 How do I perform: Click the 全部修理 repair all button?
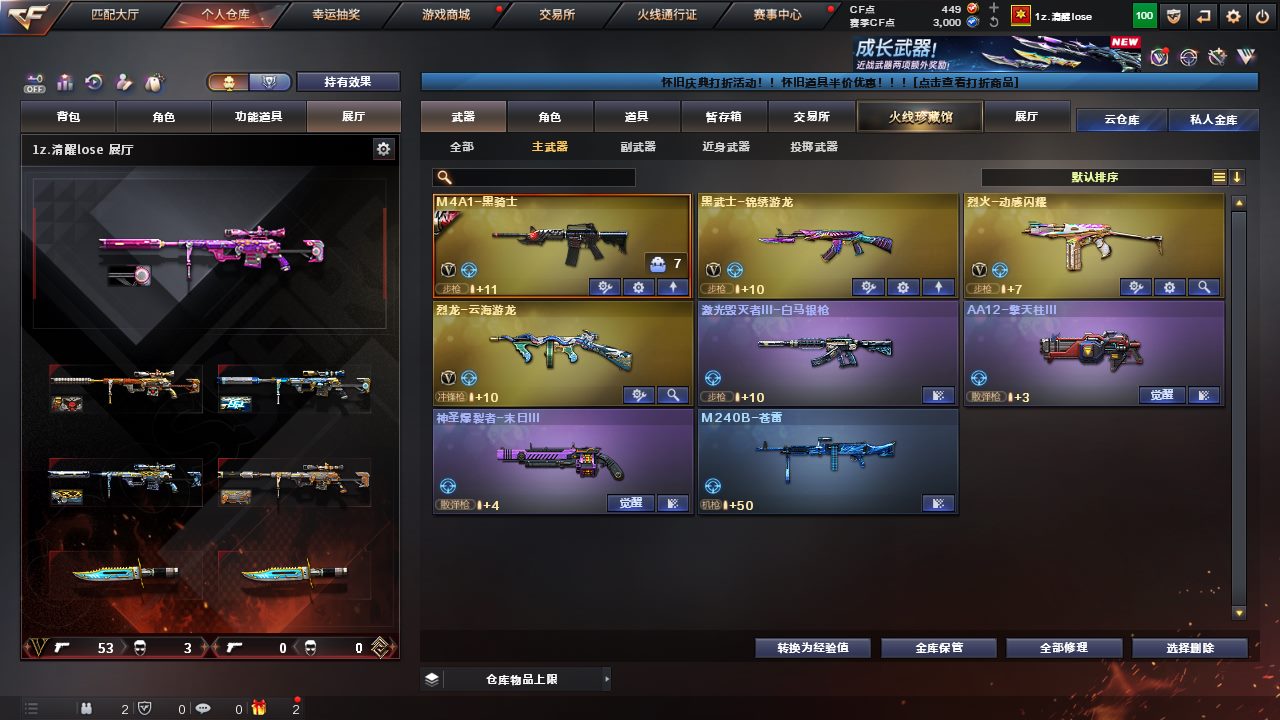(1063, 648)
